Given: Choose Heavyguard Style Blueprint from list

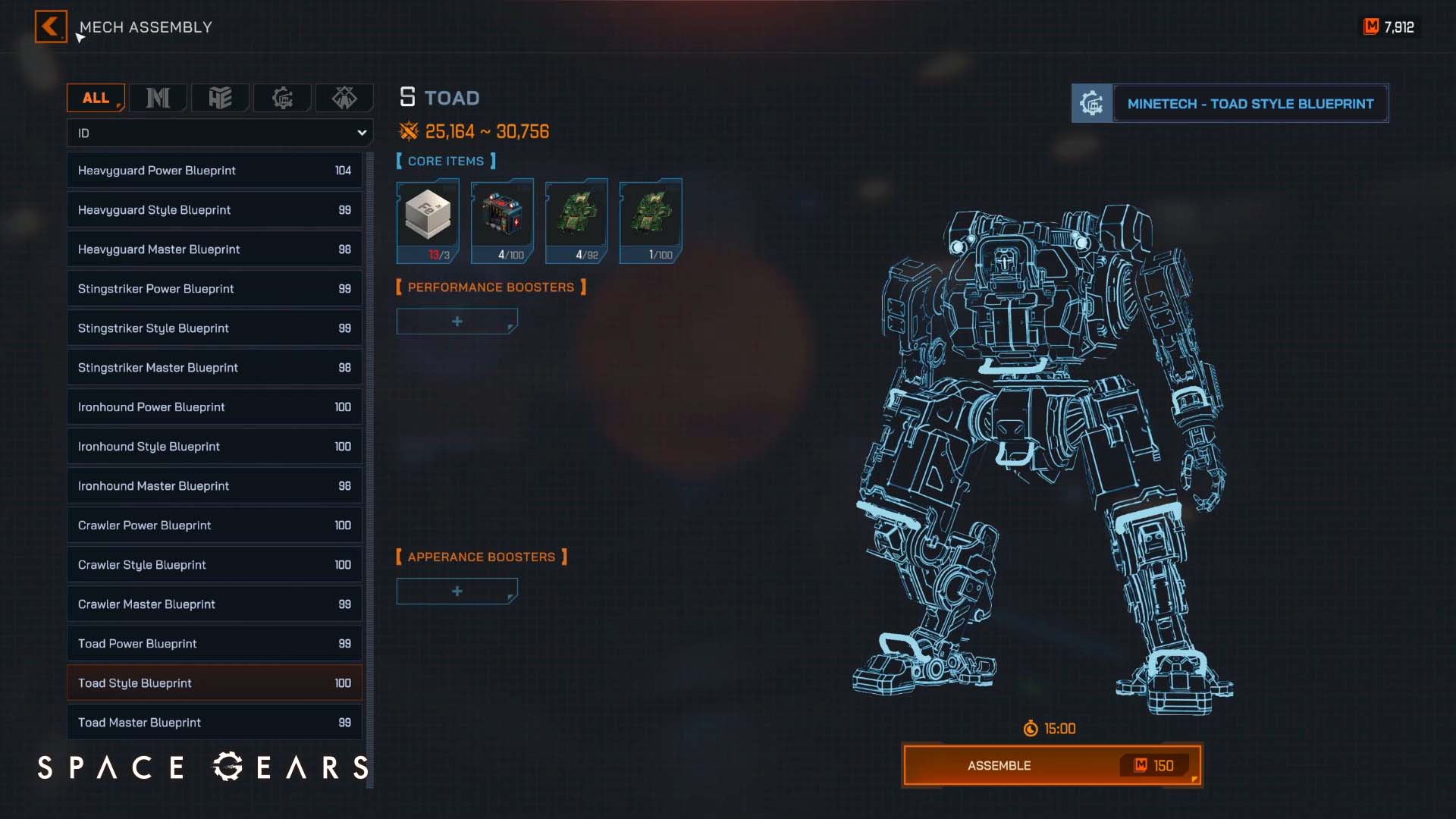Looking at the screenshot, I should pos(214,210).
